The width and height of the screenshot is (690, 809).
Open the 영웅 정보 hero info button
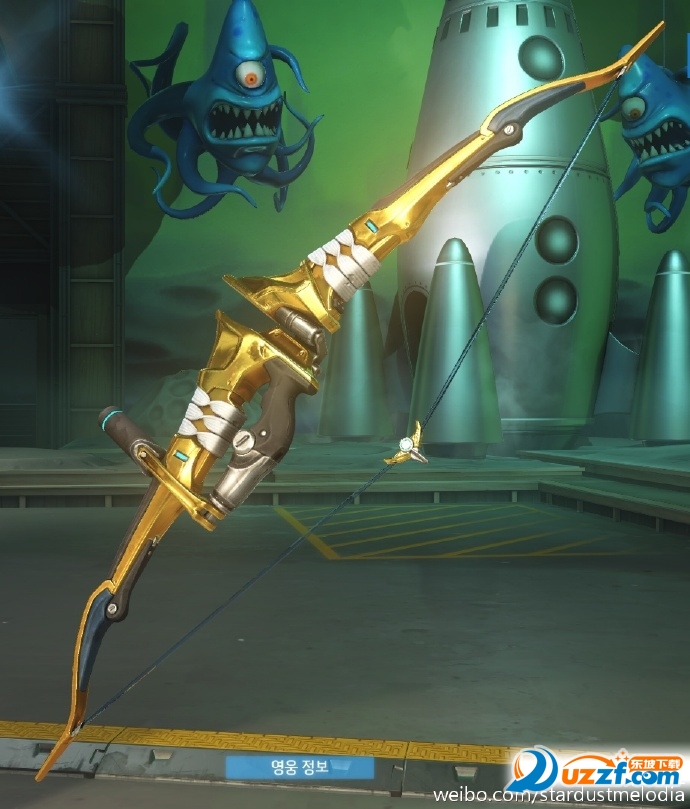299,768
